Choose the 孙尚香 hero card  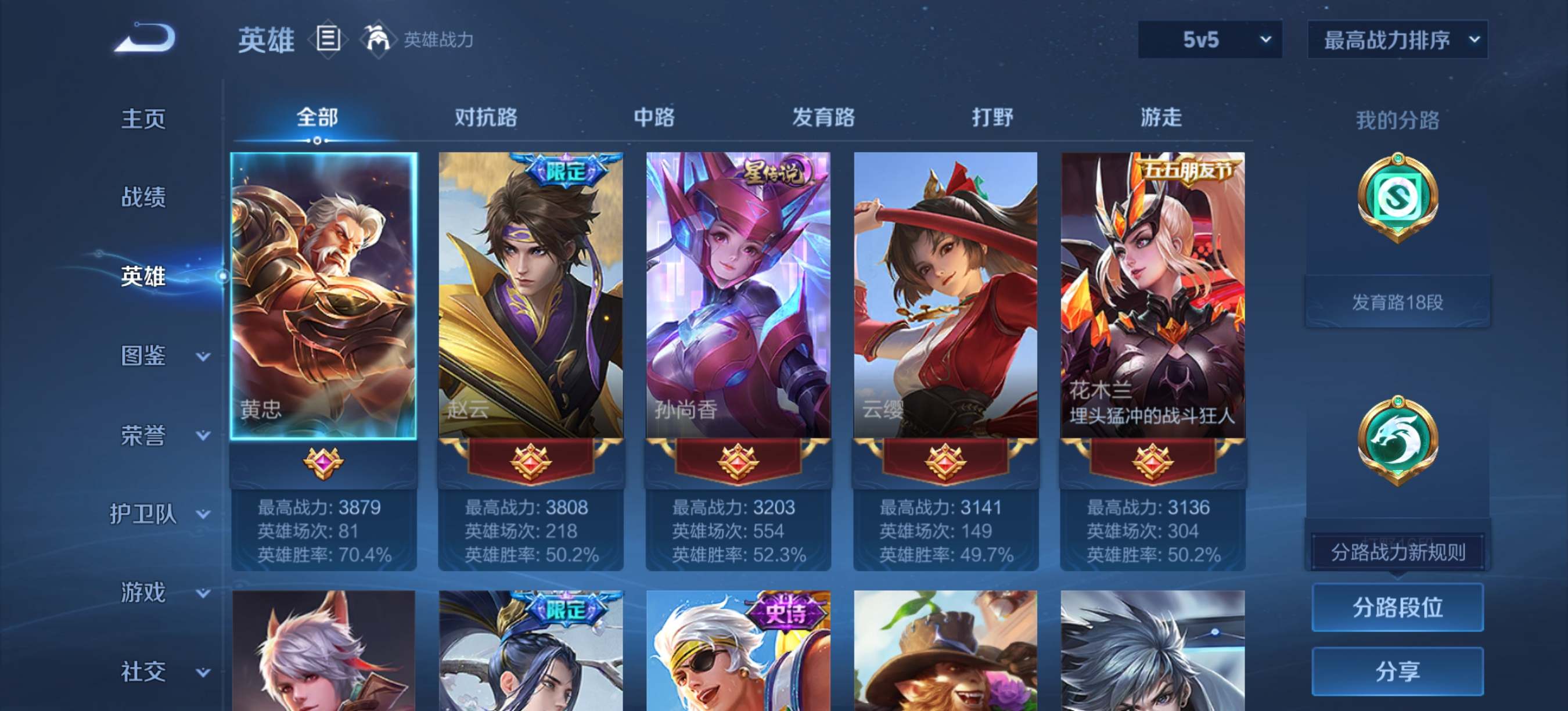point(738,295)
